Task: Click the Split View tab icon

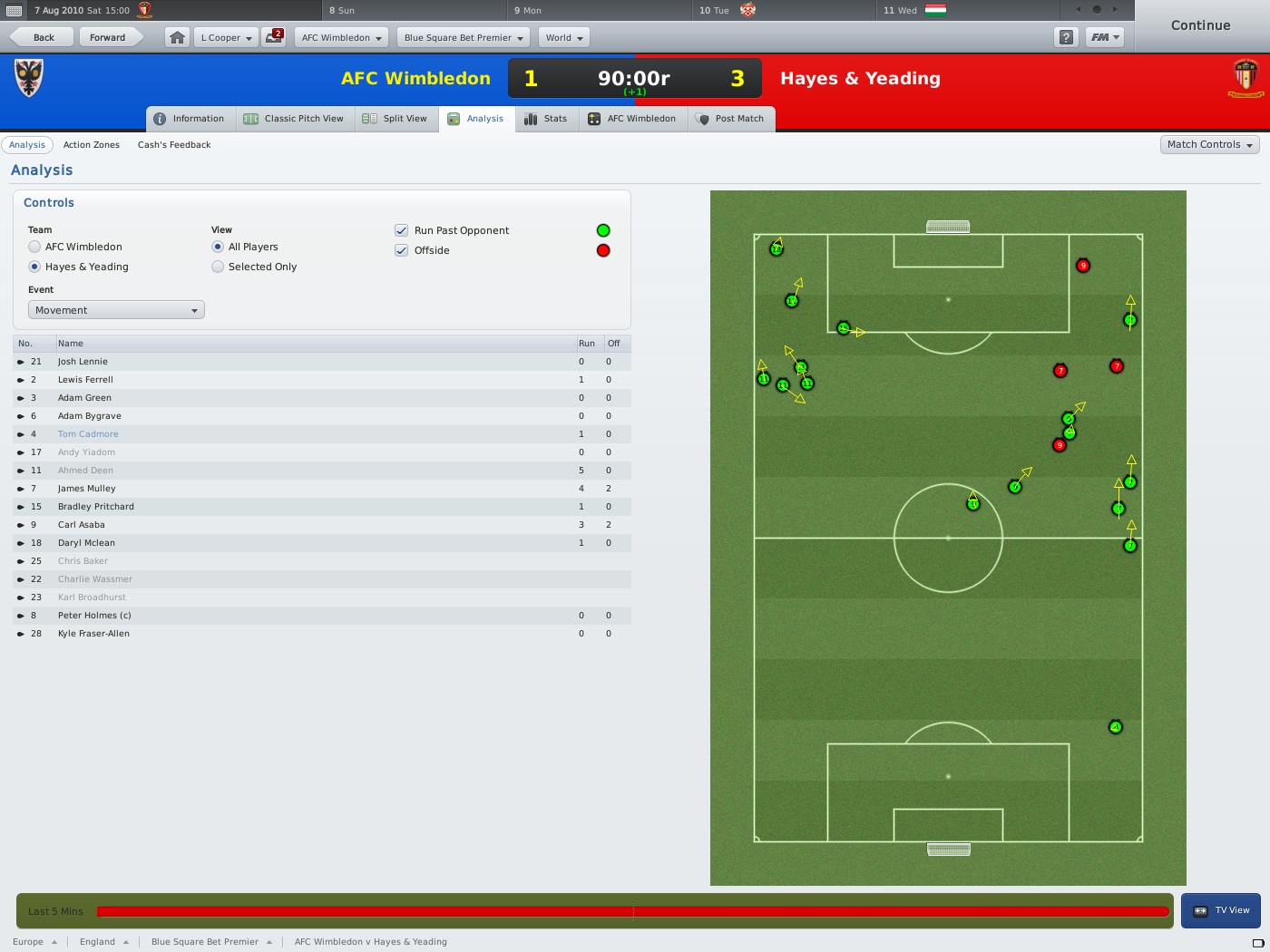Action: (x=367, y=118)
